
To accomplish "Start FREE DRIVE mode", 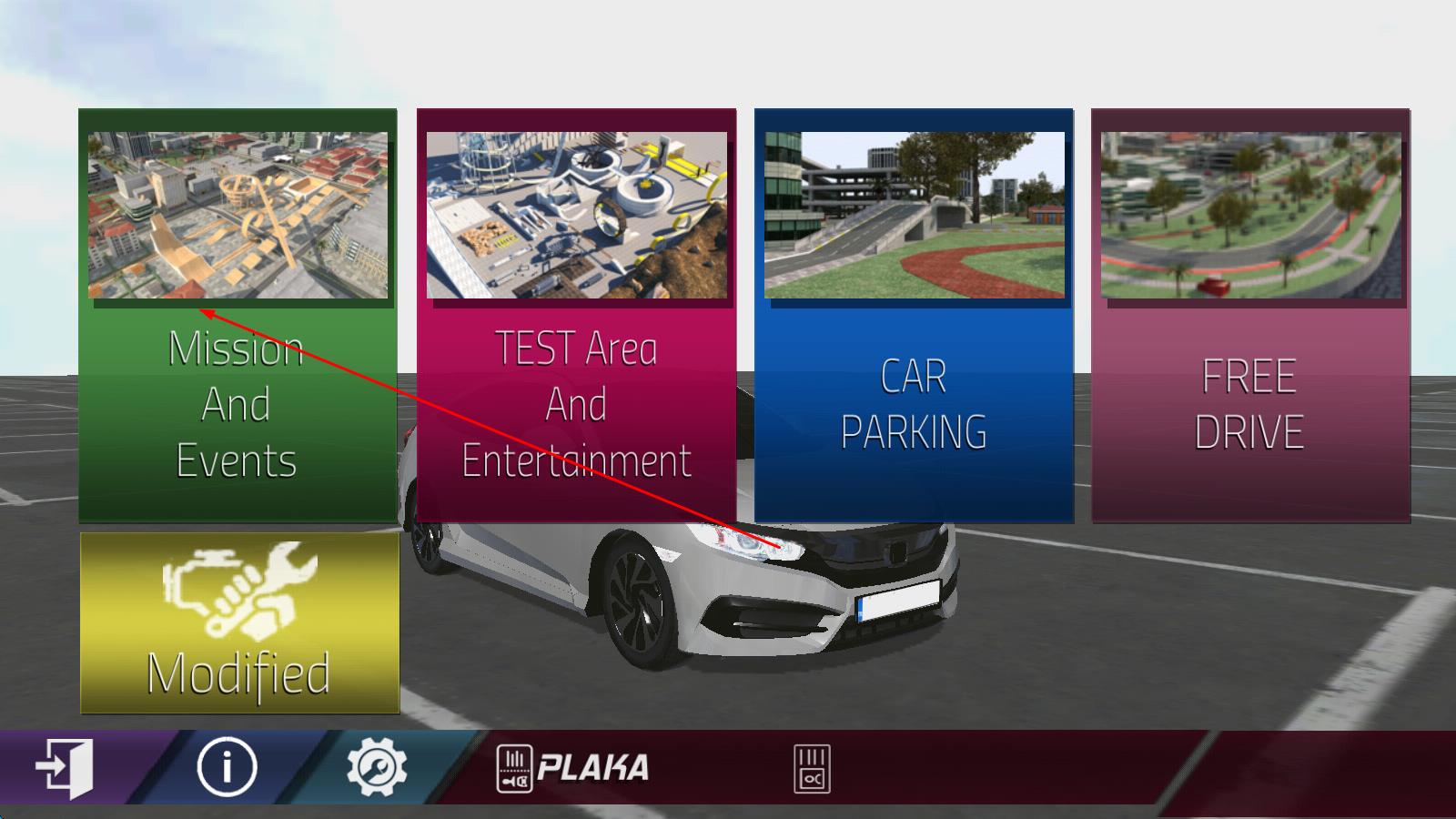I will tap(1250, 314).
